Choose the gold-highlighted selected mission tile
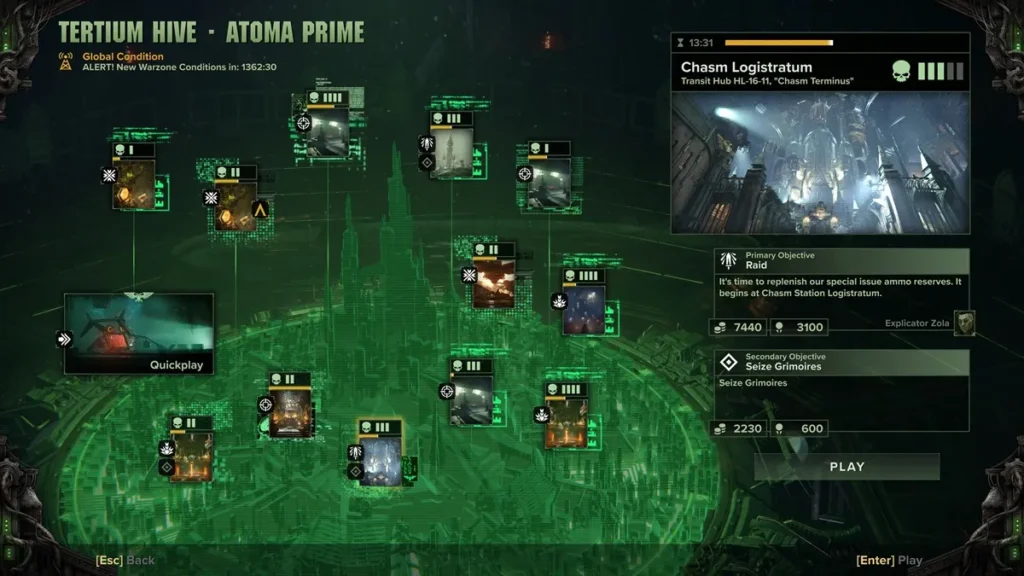1024x576 pixels. (x=380, y=459)
